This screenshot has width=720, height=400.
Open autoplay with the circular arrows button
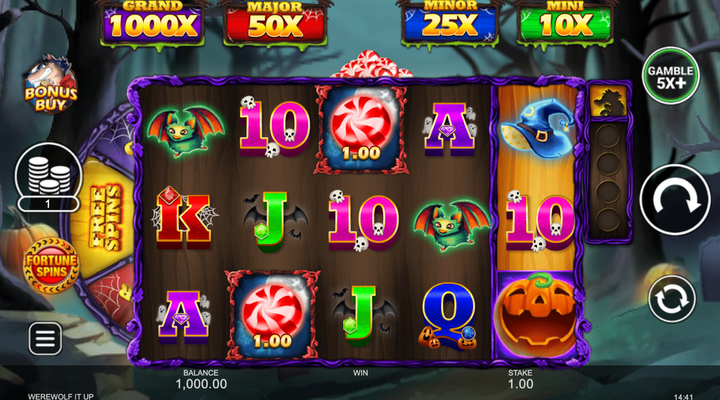point(672,300)
